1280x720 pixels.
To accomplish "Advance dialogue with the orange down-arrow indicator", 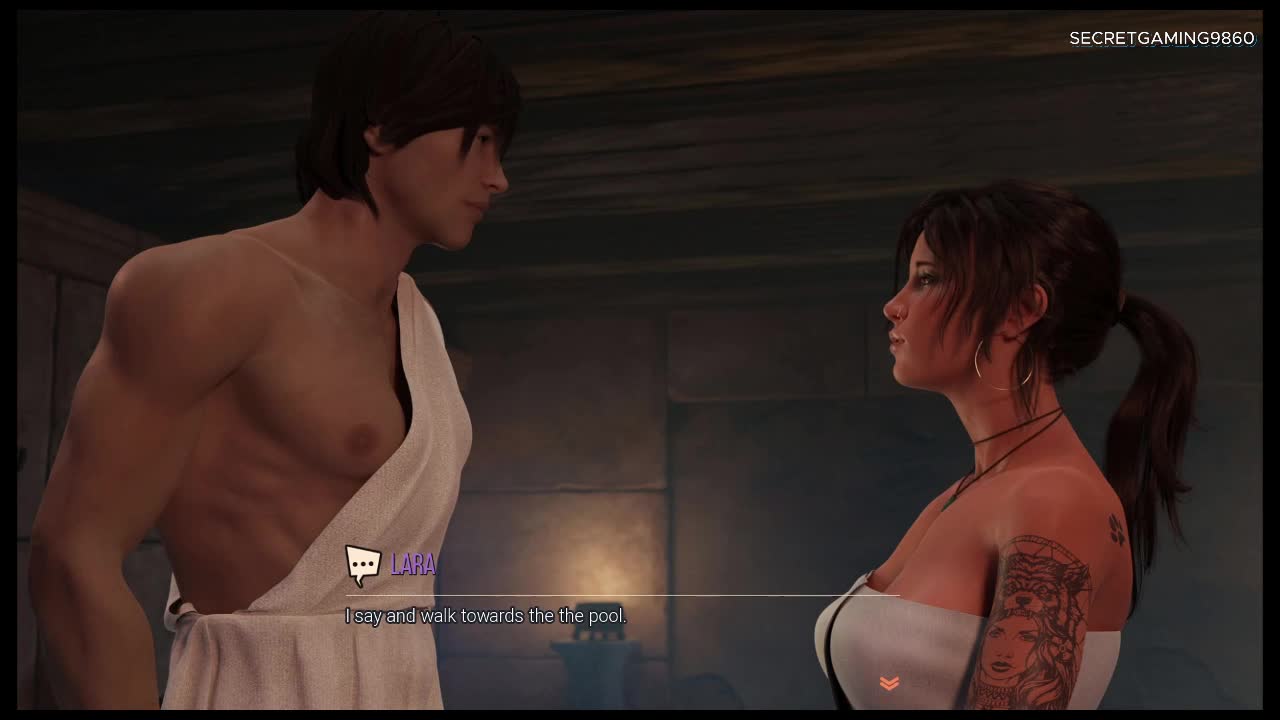I will coord(889,683).
